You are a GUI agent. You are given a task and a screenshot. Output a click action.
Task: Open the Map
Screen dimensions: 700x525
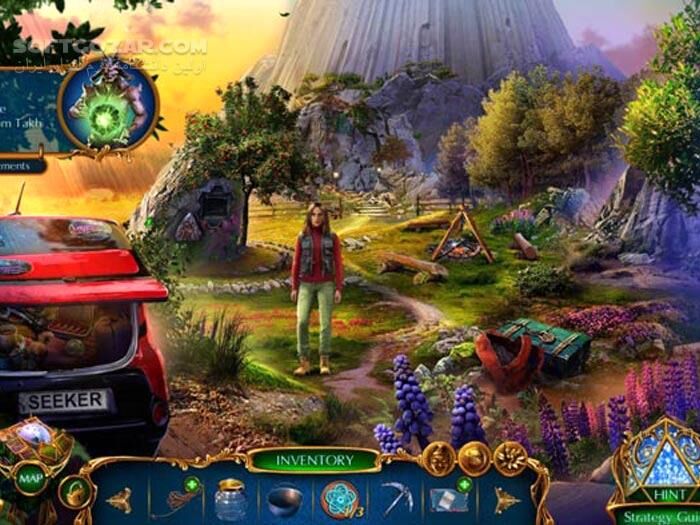click(27, 478)
